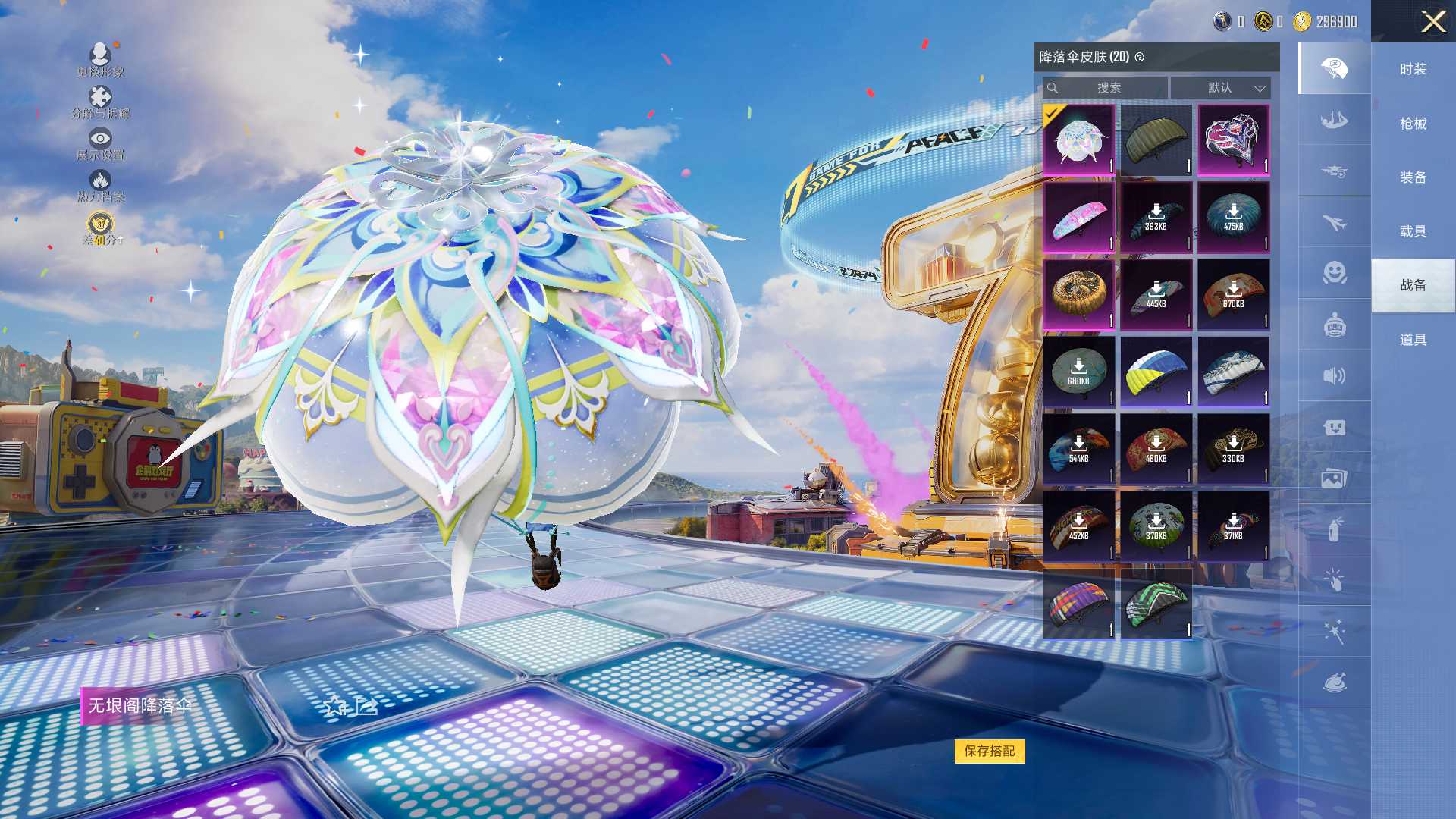The width and height of the screenshot is (1456, 819).
Task: Choose the olive green parachute skin
Action: [x=1156, y=140]
